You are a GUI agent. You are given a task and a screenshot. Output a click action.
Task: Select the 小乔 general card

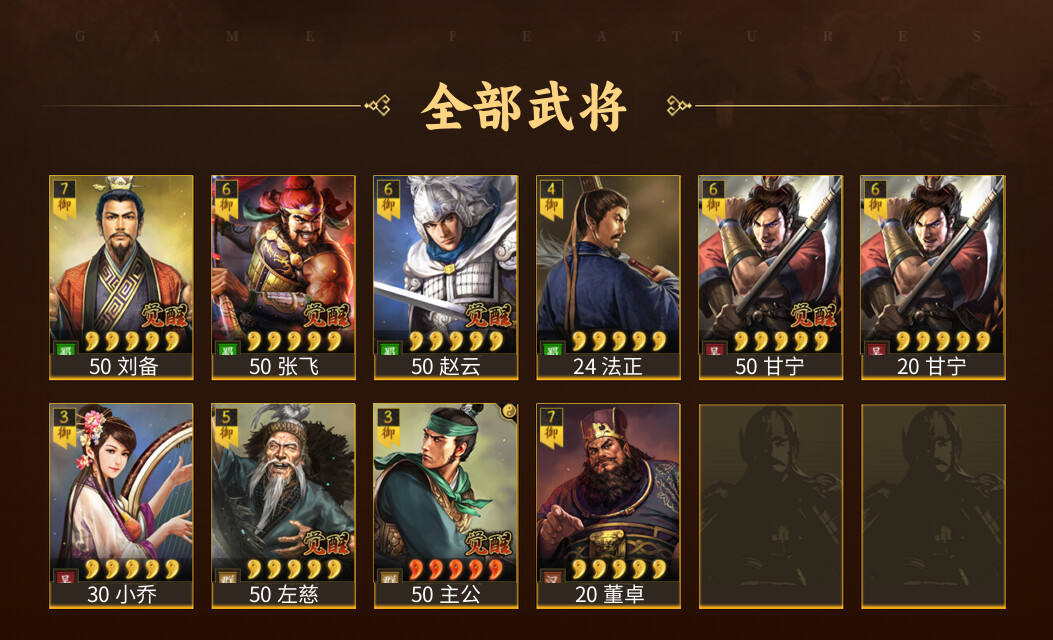click(121, 504)
